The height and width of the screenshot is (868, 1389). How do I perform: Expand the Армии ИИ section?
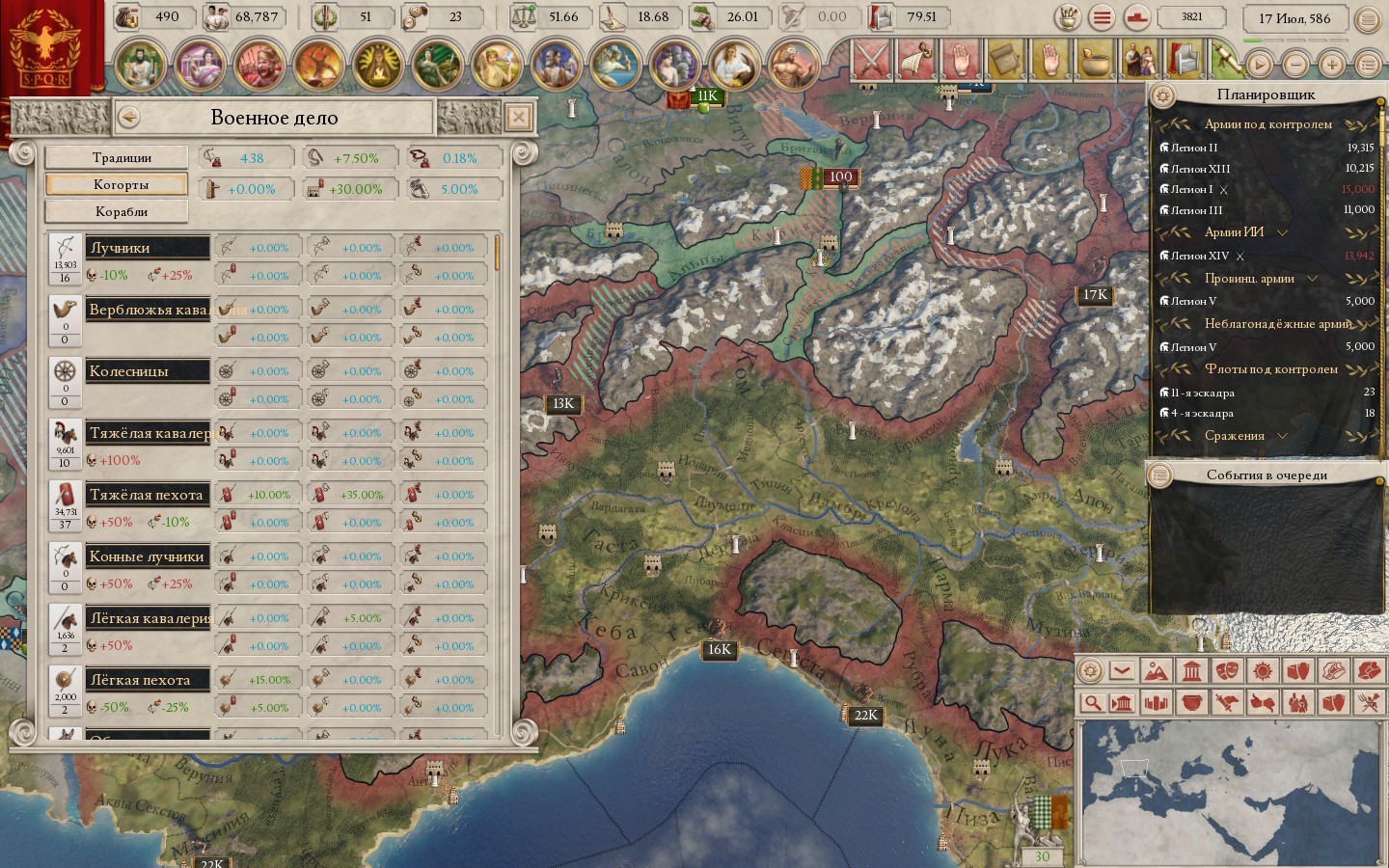pyautogui.click(x=1282, y=232)
